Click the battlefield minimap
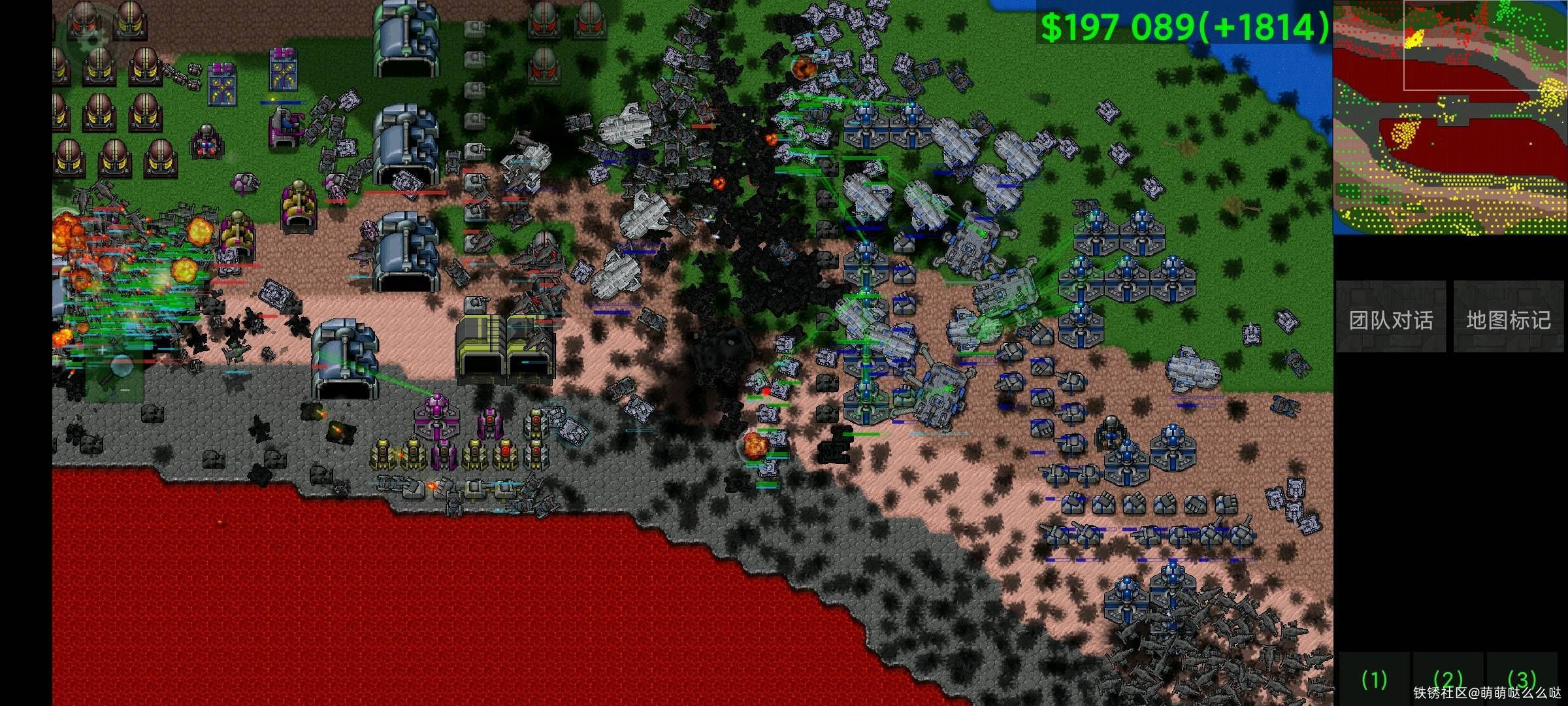1568x706 pixels. pos(1450,118)
